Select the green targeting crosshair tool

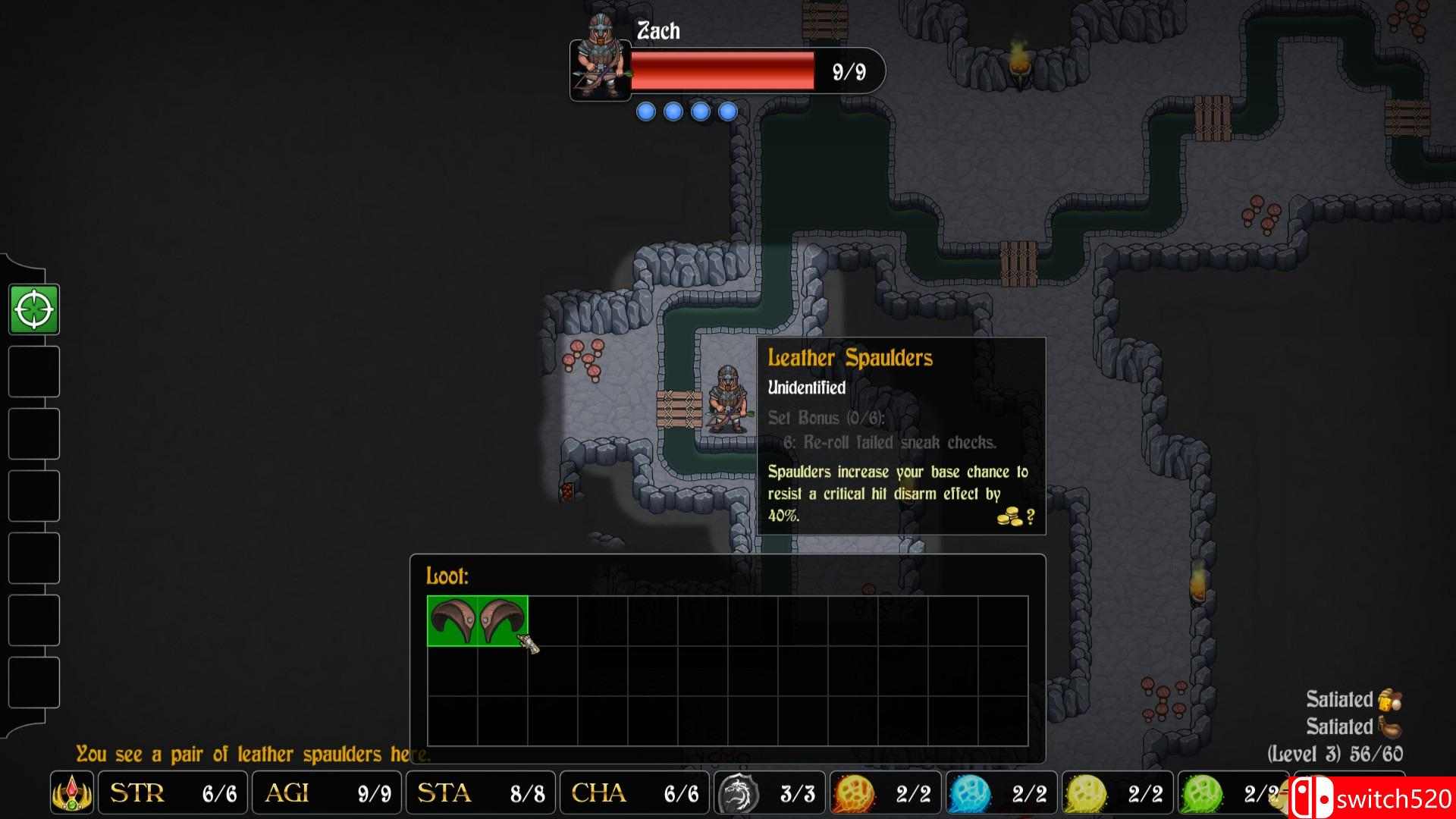(34, 308)
